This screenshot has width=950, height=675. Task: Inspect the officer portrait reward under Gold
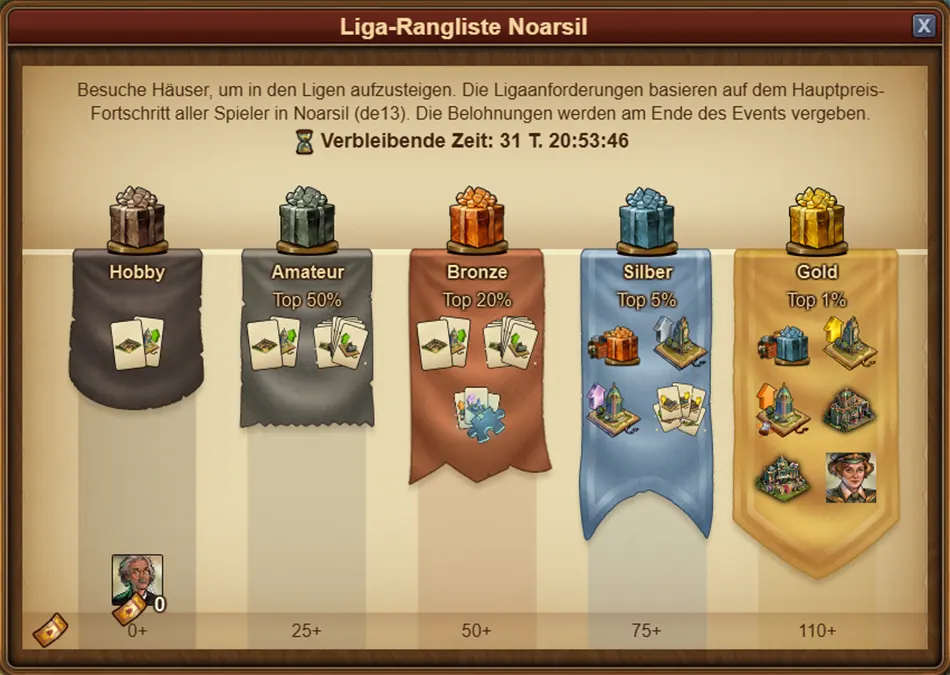pyautogui.click(x=850, y=477)
